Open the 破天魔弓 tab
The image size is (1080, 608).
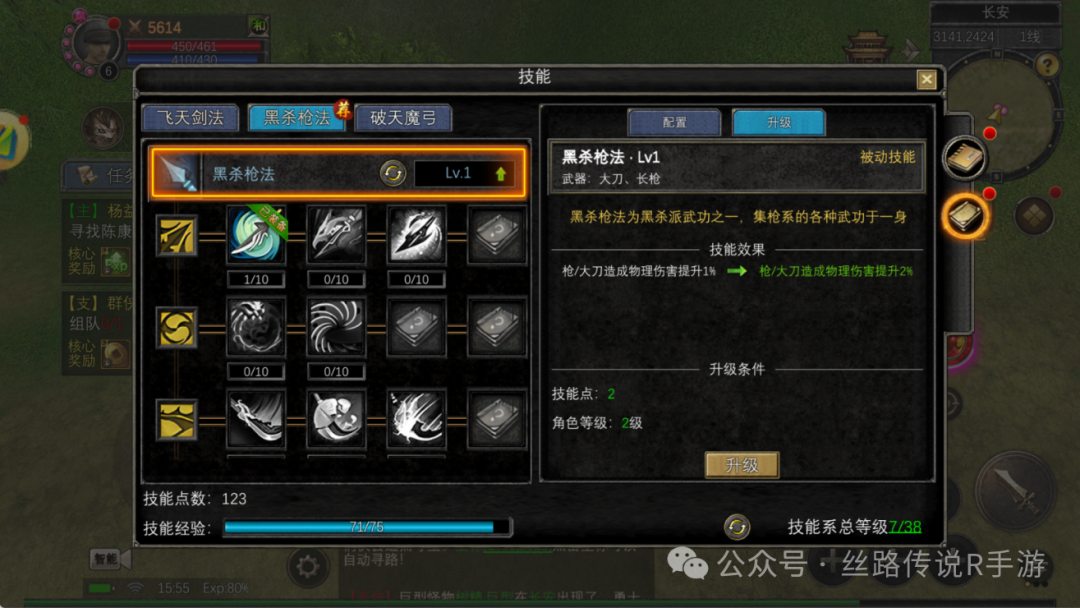tap(403, 118)
